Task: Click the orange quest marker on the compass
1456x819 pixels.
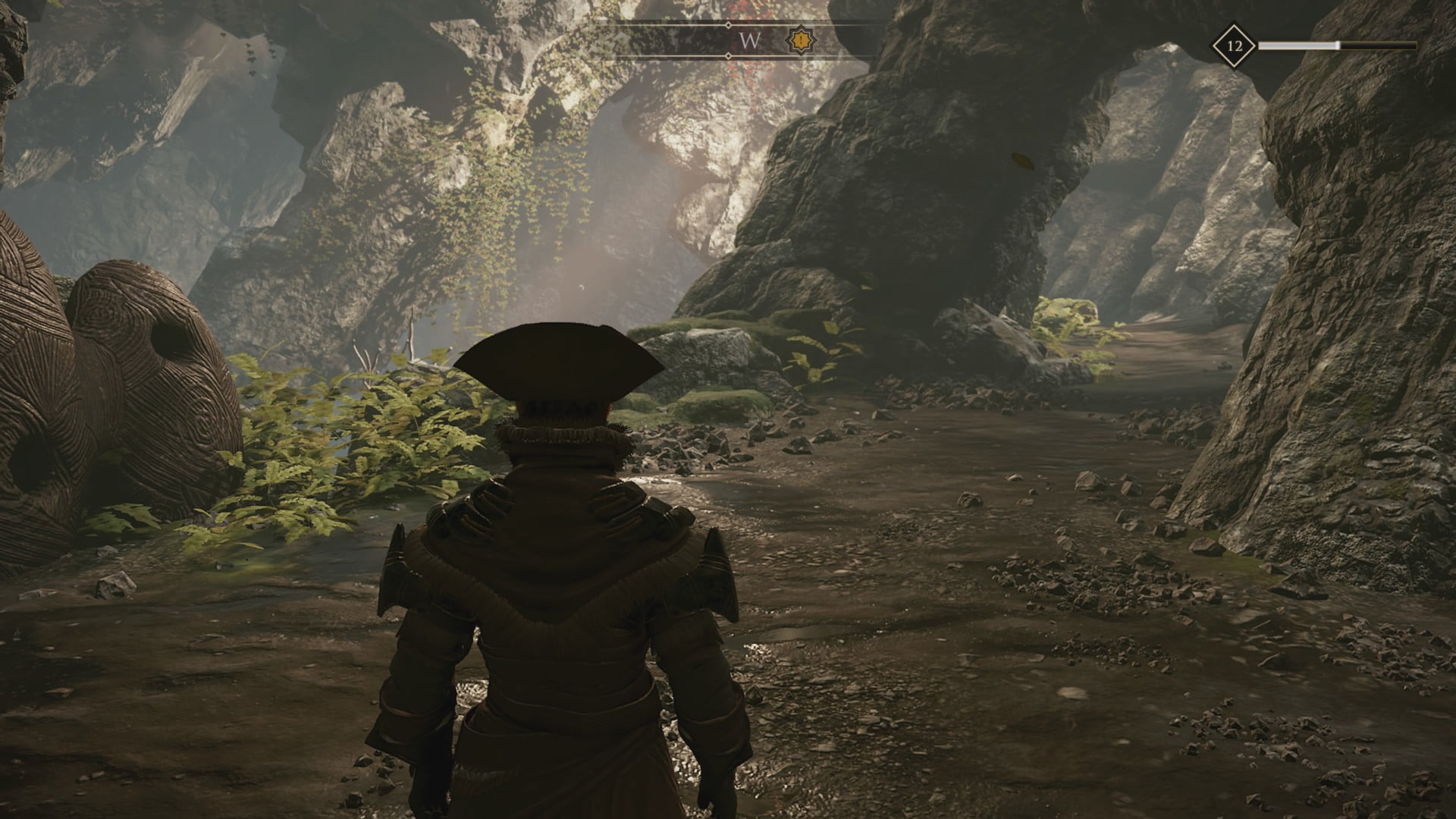Action: (x=799, y=39)
